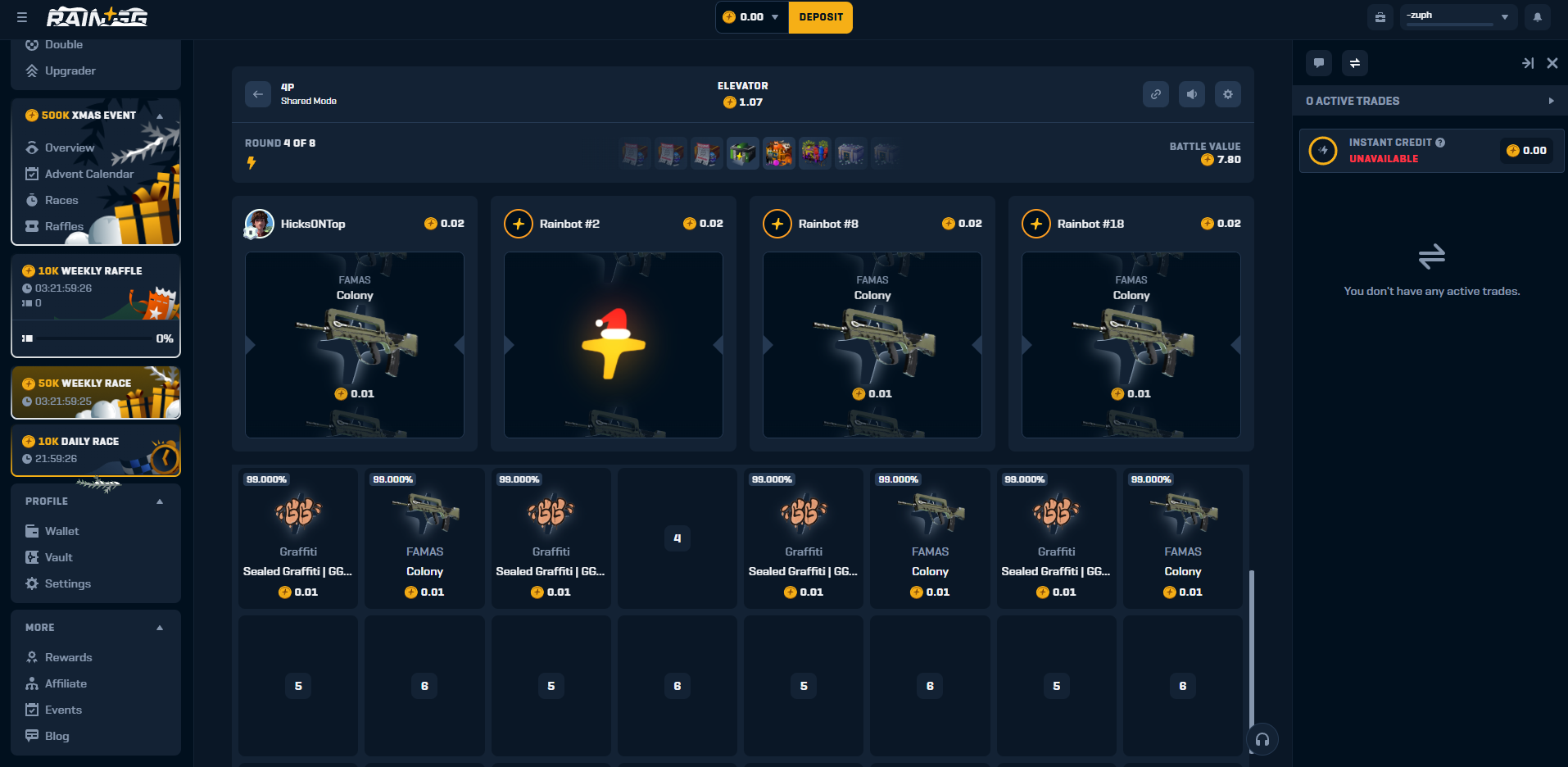This screenshot has height=767, width=1568.
Task: Open the Upgrader tool in the sidebar
Action: (69, 70)
